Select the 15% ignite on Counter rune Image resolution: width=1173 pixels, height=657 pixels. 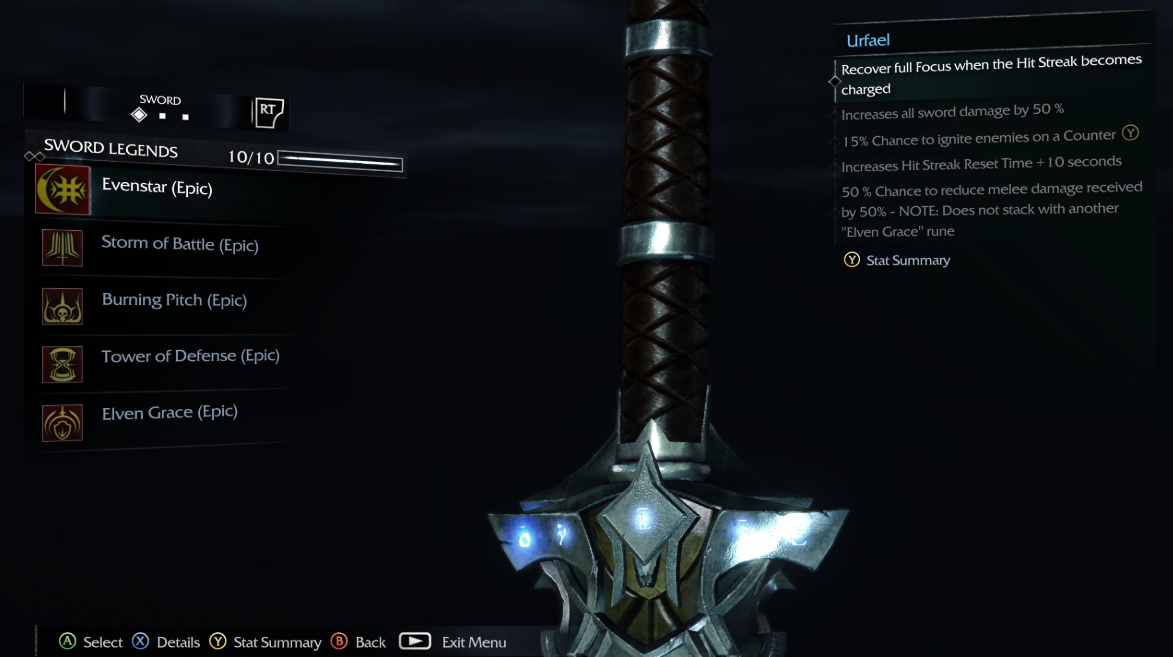(x=978, y=138)
